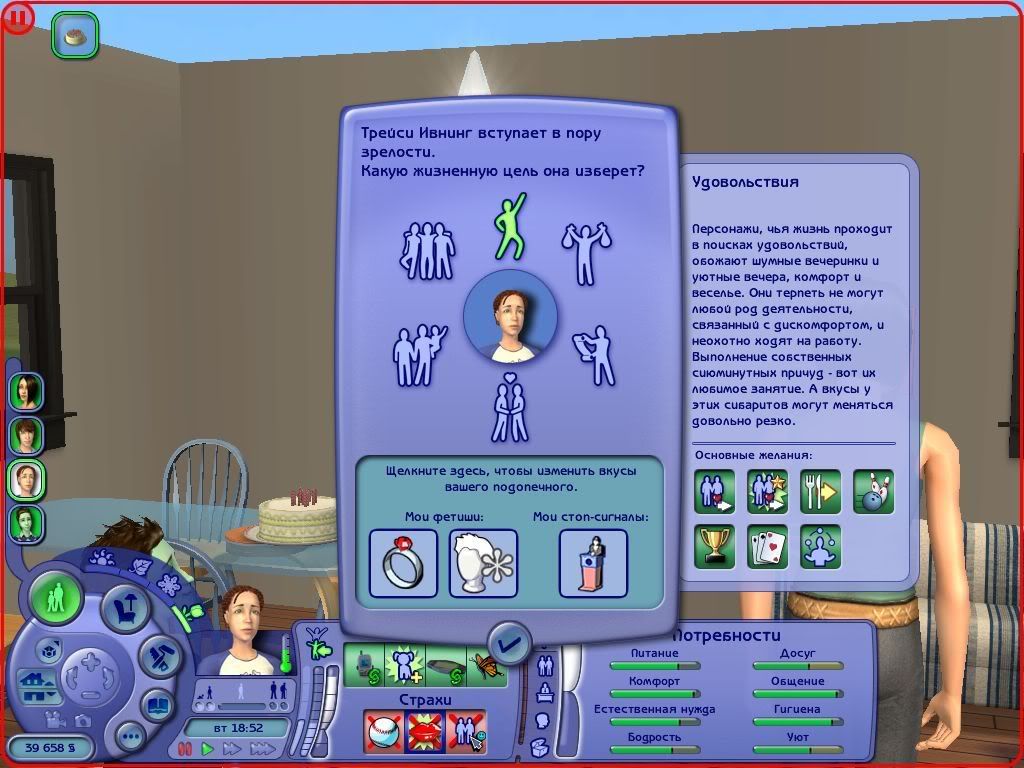The image size is (1024, 768).
Task: Select the Popularity aspiration with three figures
Action: pos(427,250)
